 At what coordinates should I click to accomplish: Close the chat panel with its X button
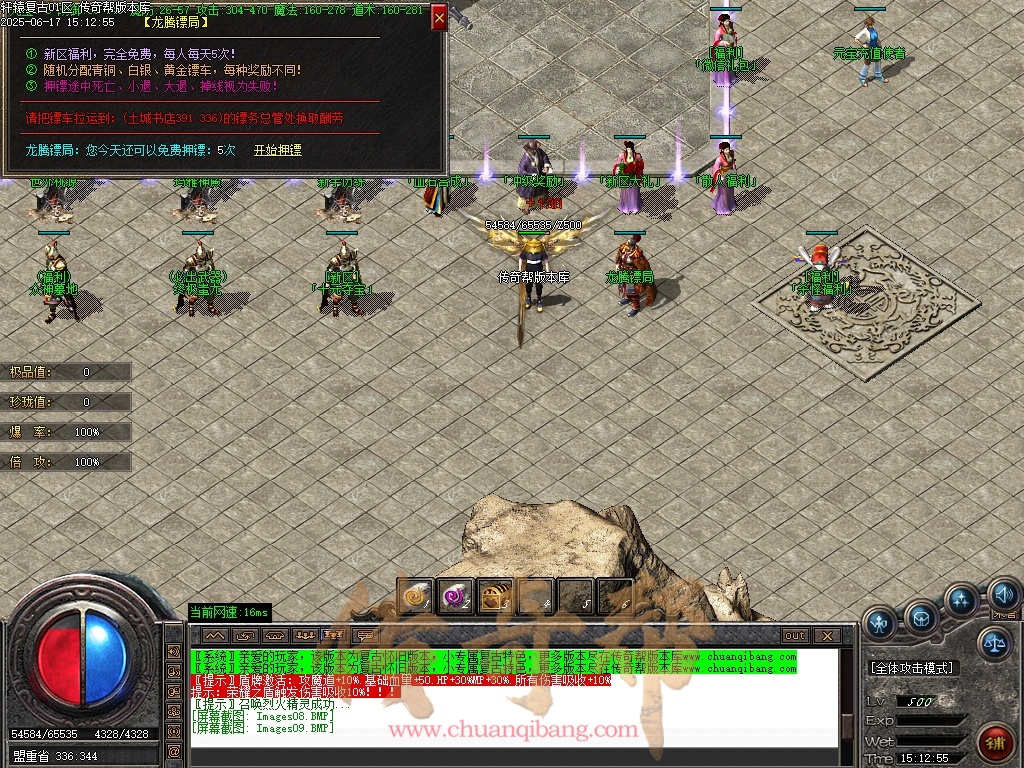point(827,635)
